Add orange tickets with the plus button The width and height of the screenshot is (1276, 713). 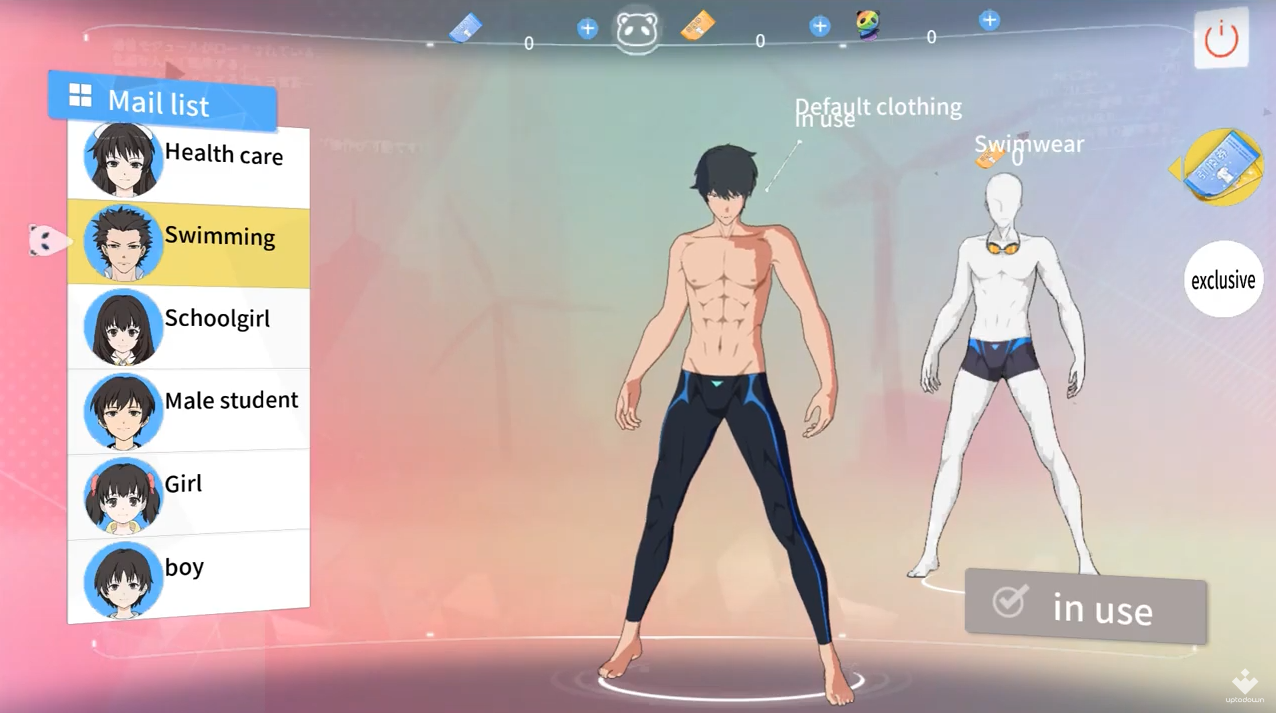point(820,26)
